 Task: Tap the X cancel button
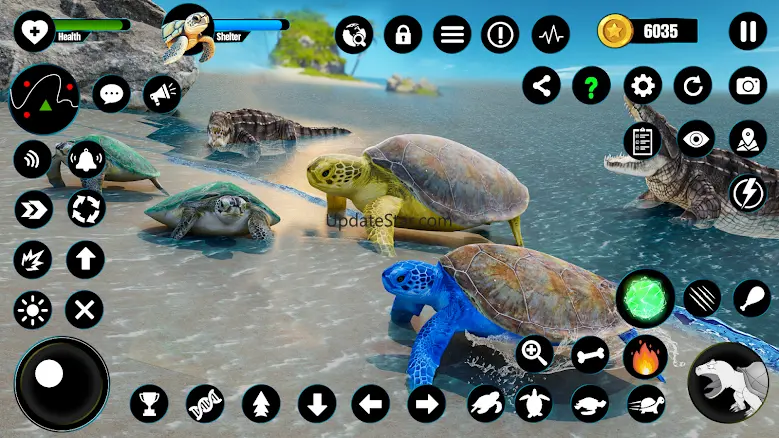pyautogui.click(x=85, y=310)
